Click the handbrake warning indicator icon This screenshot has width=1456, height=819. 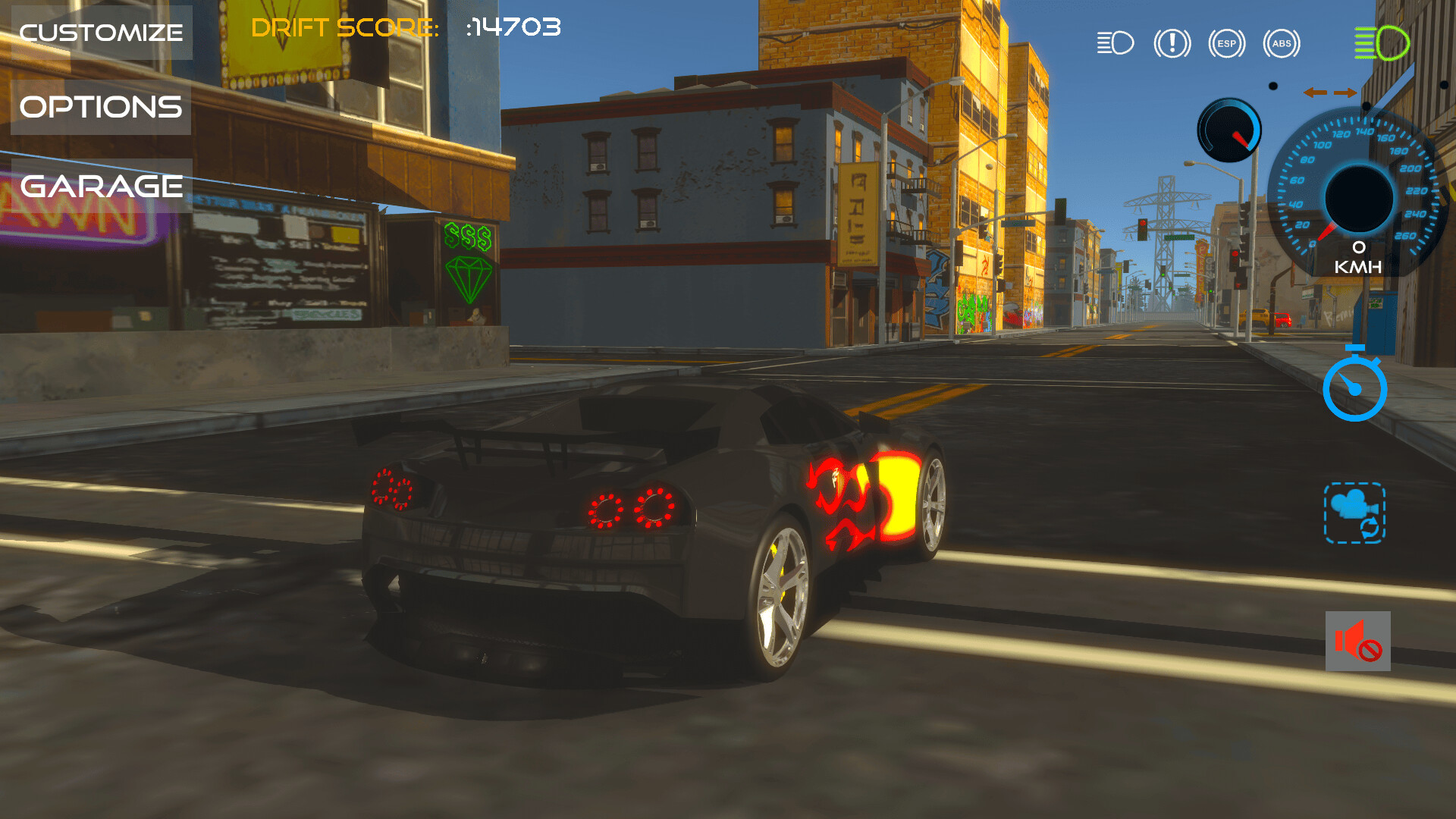(1171, 43)
